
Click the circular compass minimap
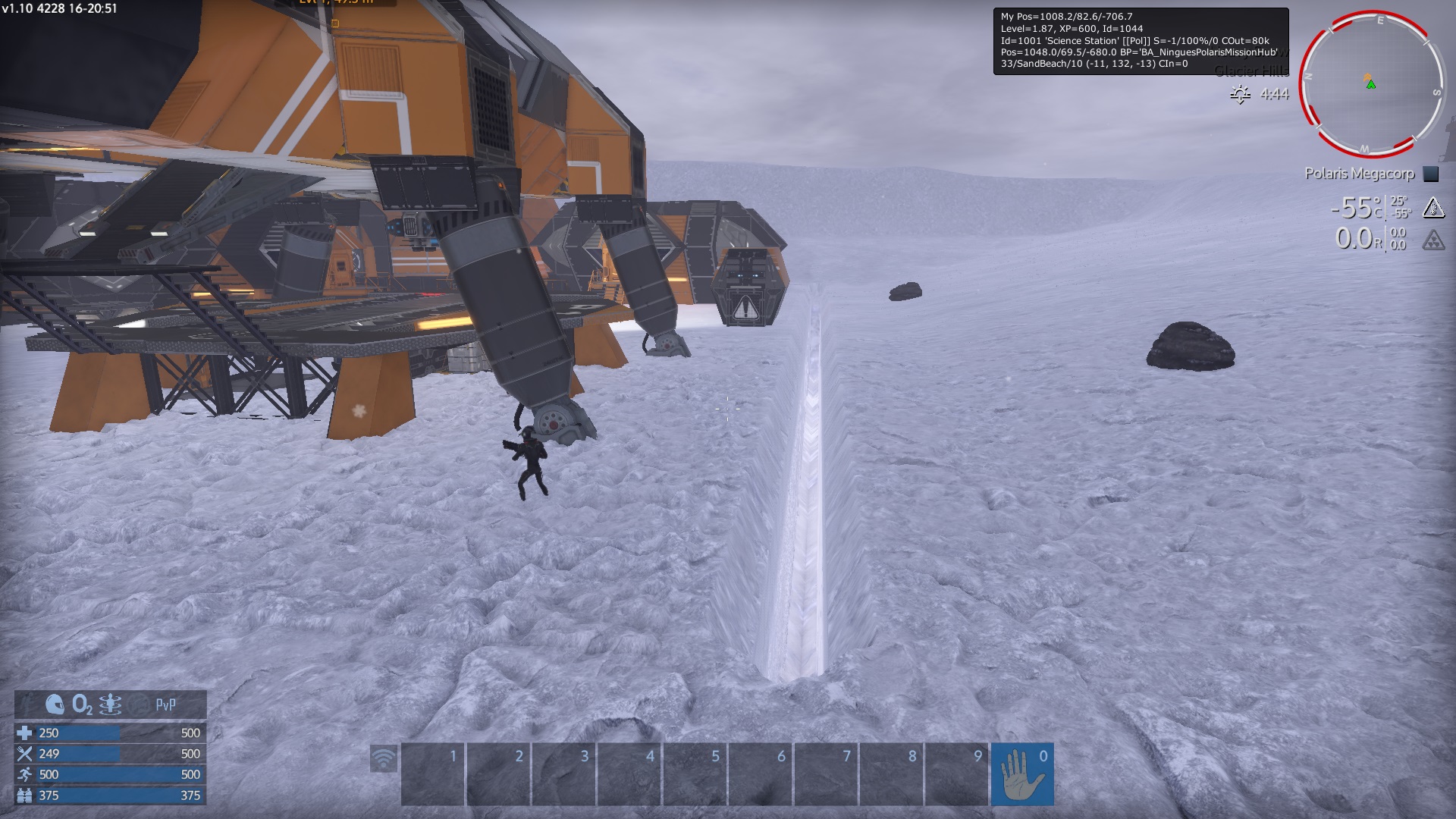pyautogui.click(x=1371, y=83)
